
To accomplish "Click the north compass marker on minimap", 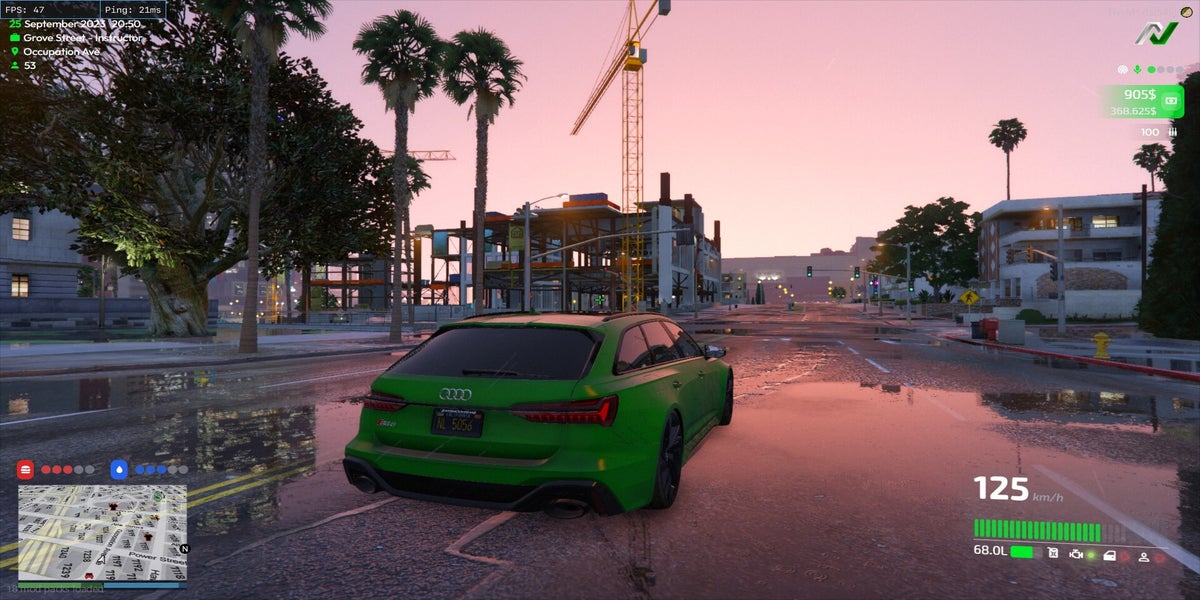I will point(184,548).
